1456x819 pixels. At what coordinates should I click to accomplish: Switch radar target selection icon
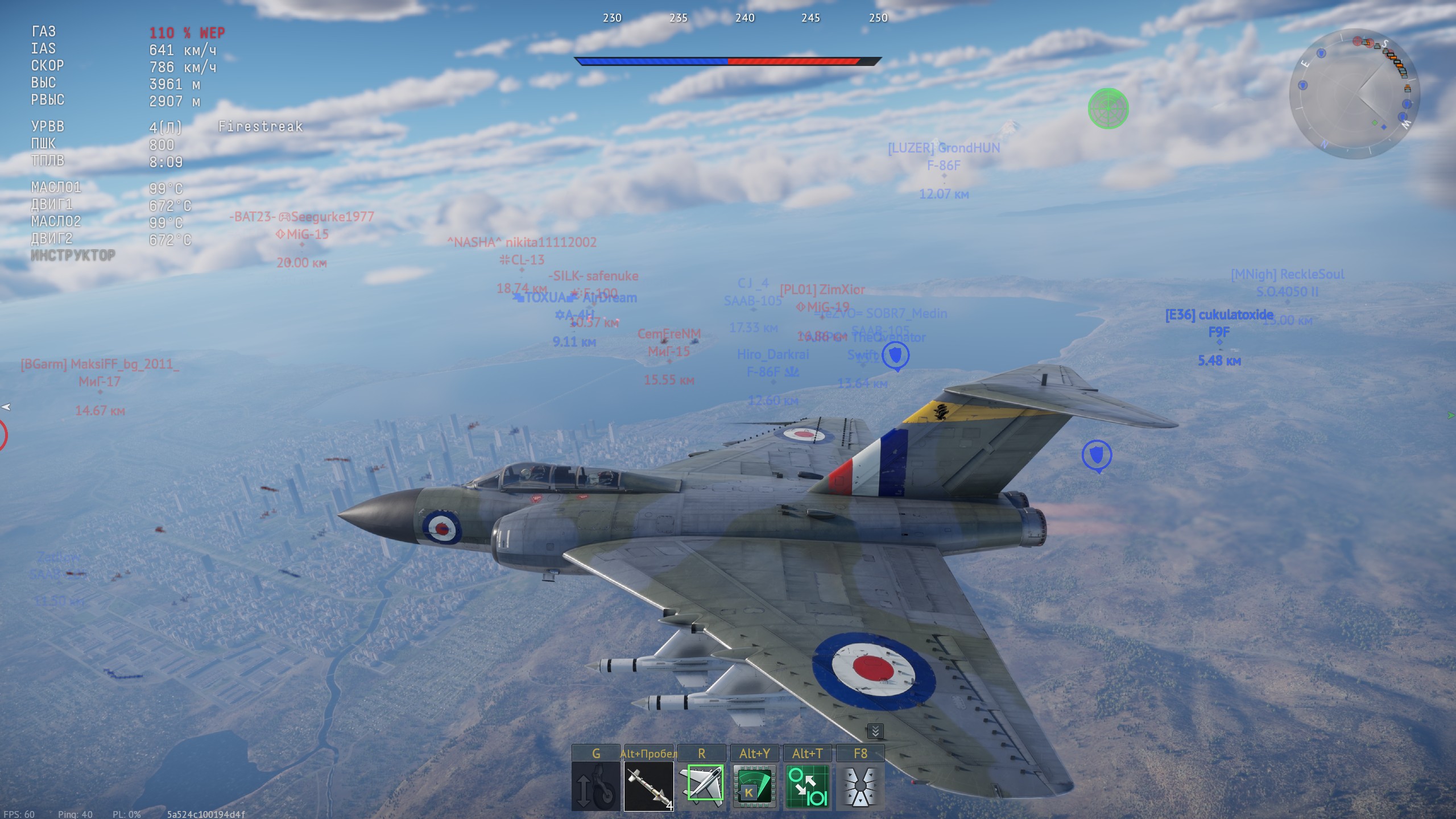807,787
